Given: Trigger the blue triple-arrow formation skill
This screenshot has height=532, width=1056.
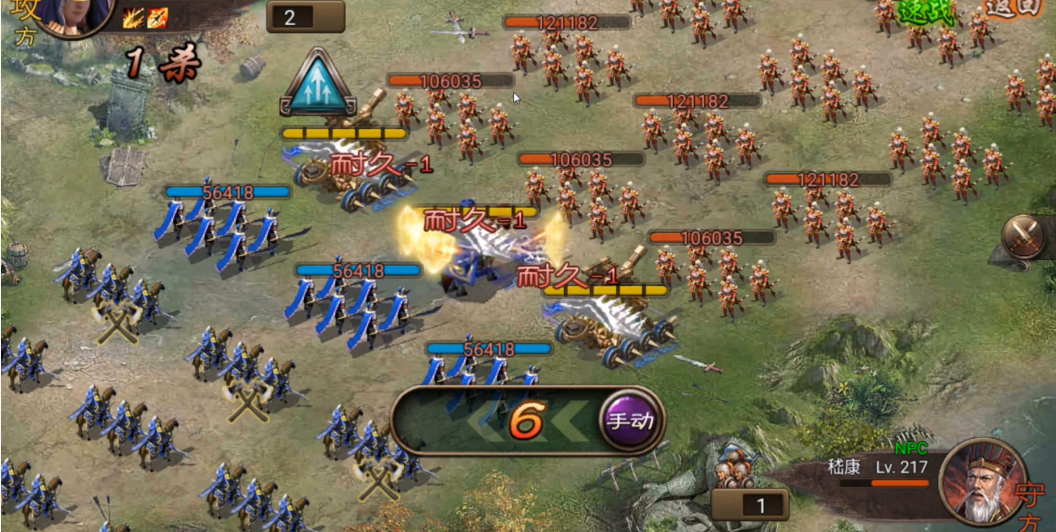Looking at the screenshot, I should 319,82.
